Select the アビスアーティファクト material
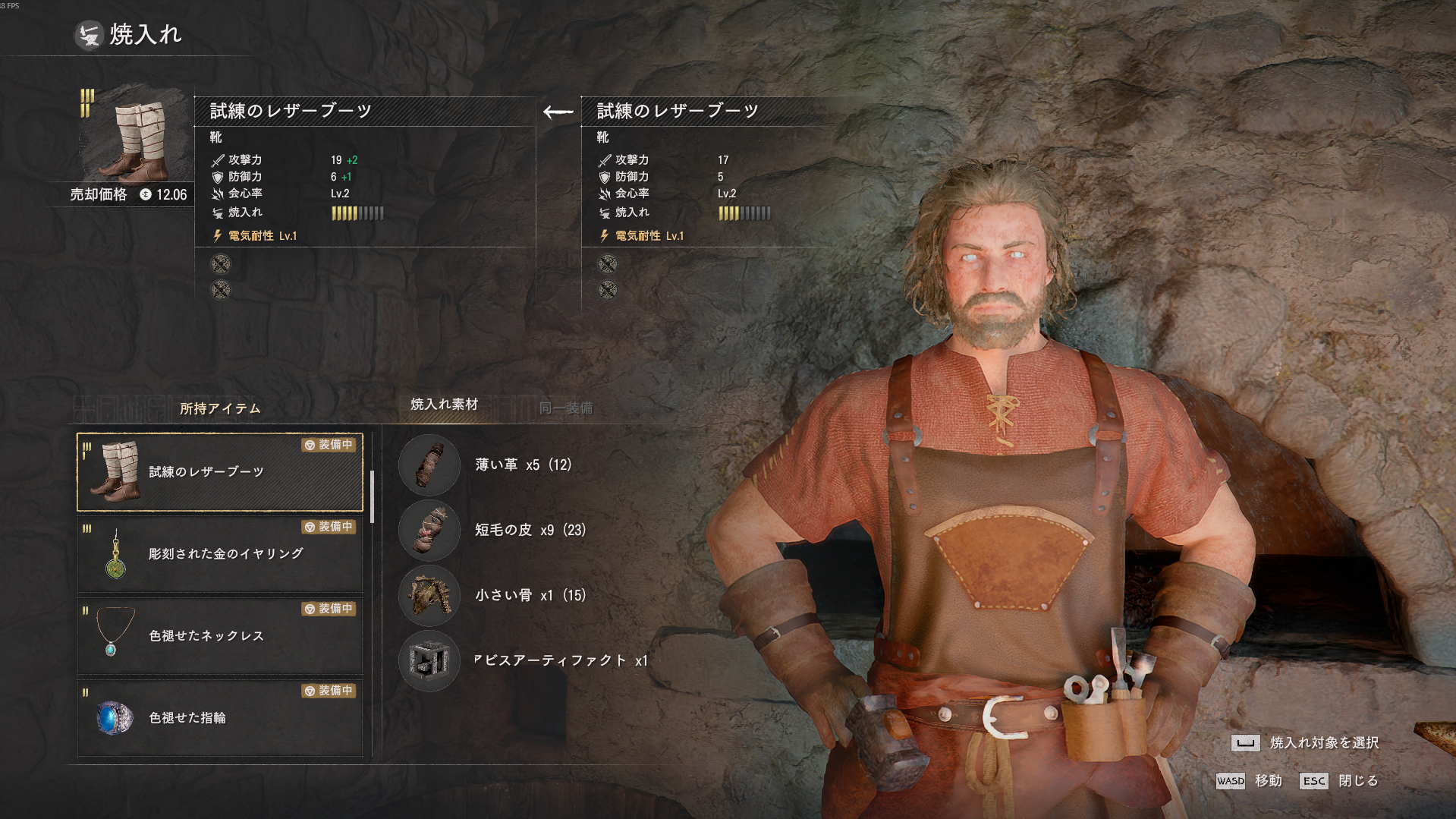 click(560, 660)
